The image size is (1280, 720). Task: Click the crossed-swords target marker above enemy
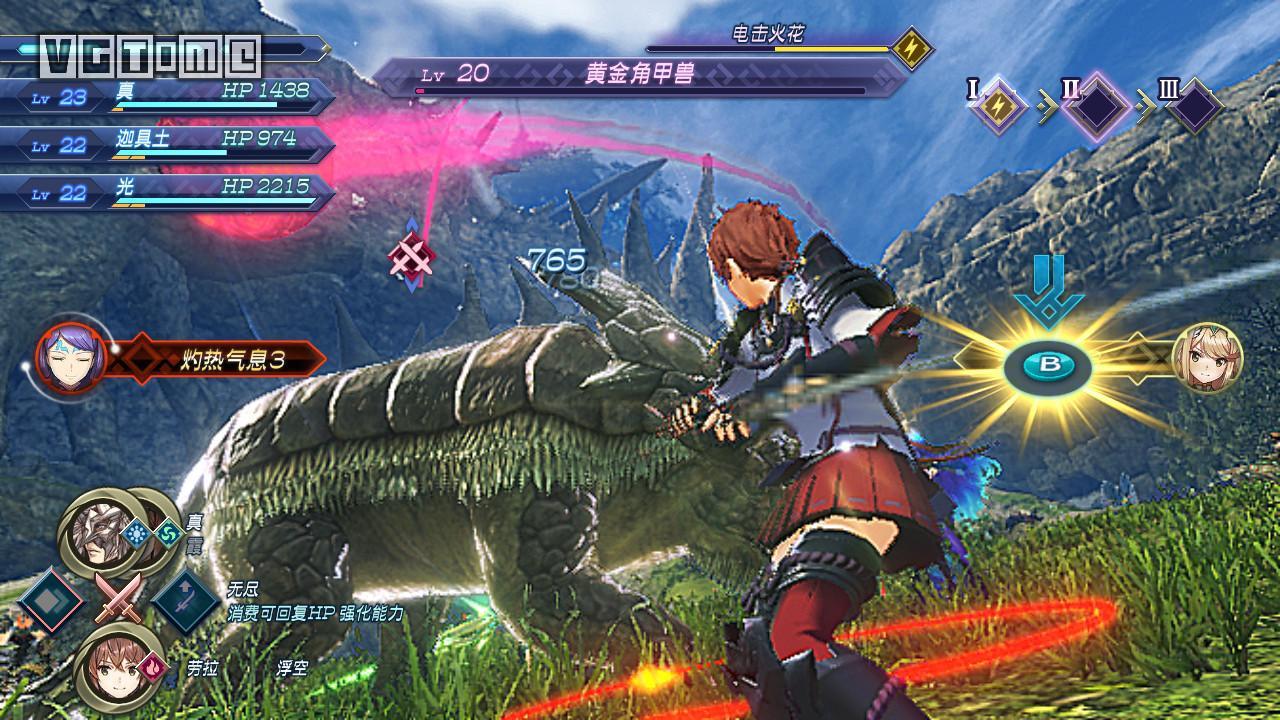[x=412, y=258]
